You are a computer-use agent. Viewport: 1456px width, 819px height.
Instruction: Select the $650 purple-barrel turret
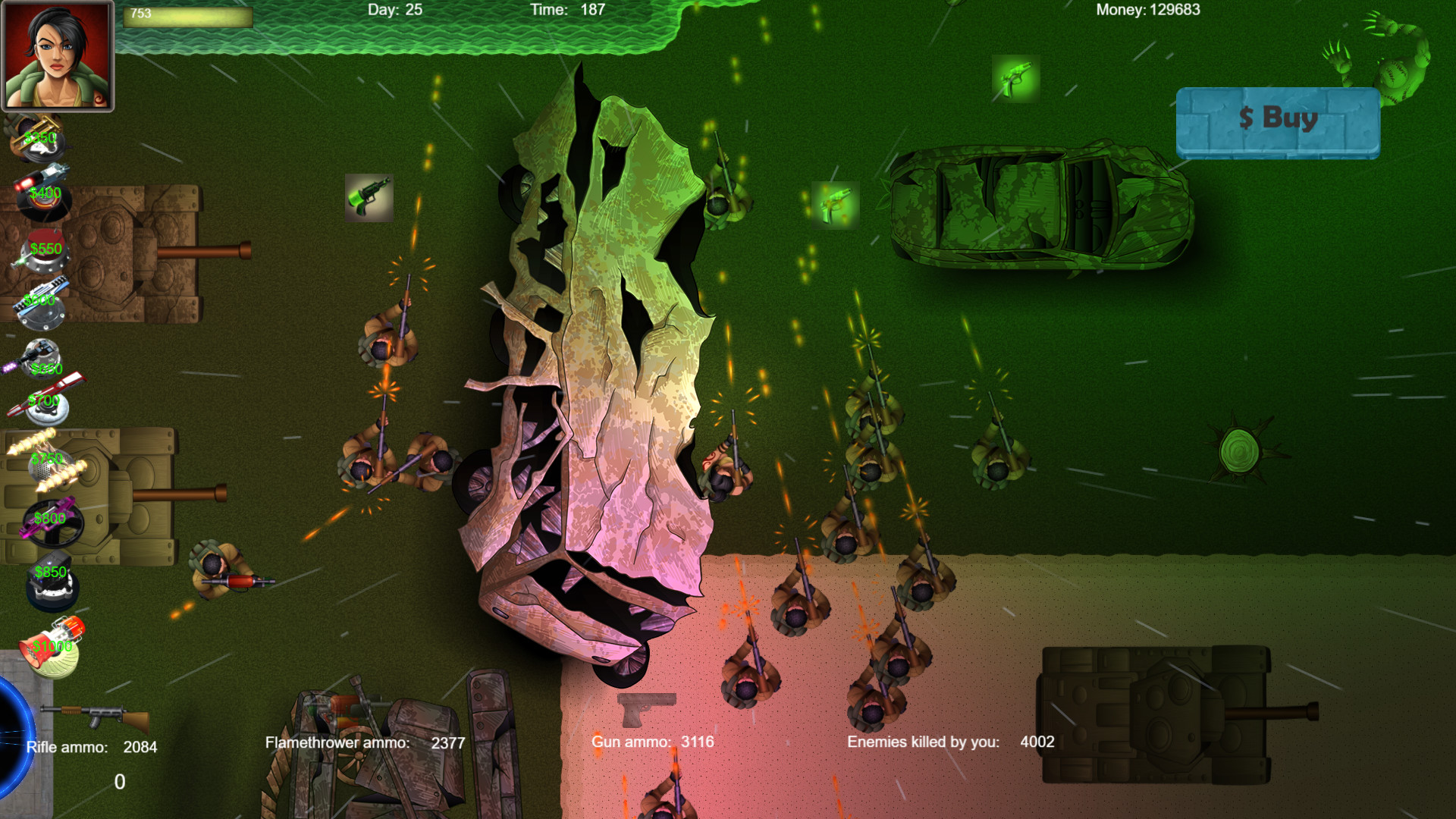point(42,360)
